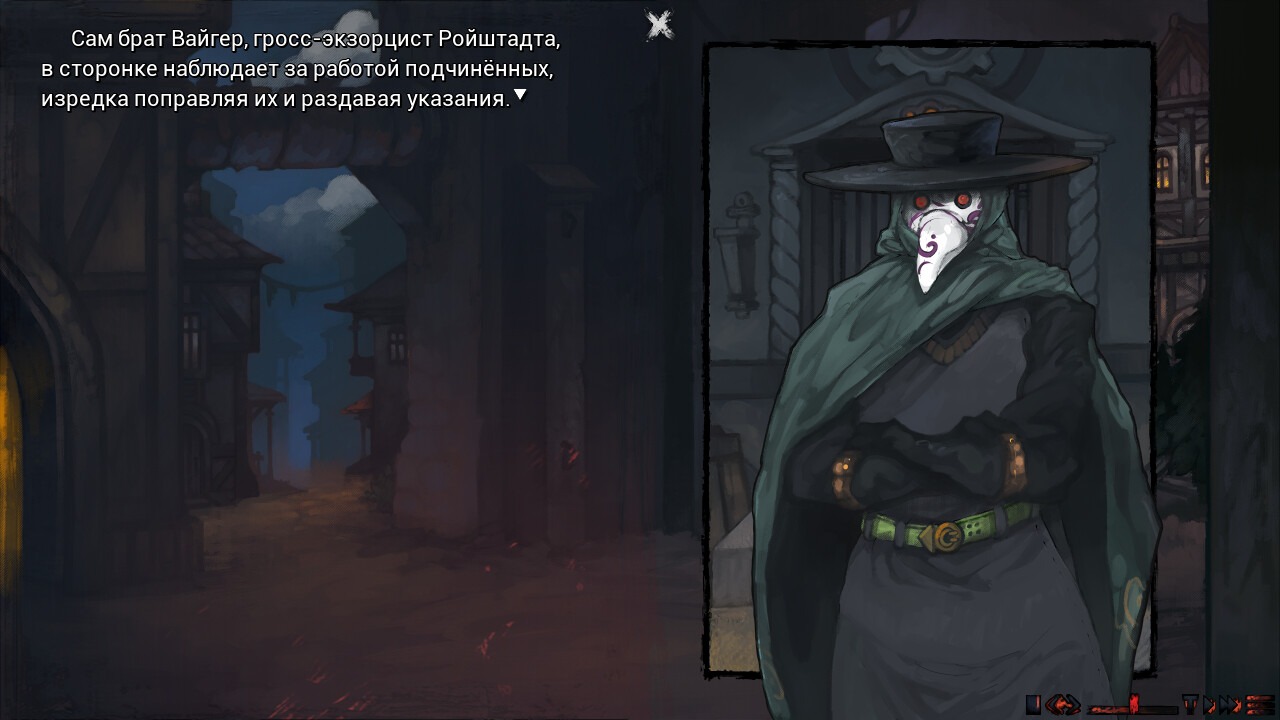Click the red slider handle on the progress bar

1136,706
